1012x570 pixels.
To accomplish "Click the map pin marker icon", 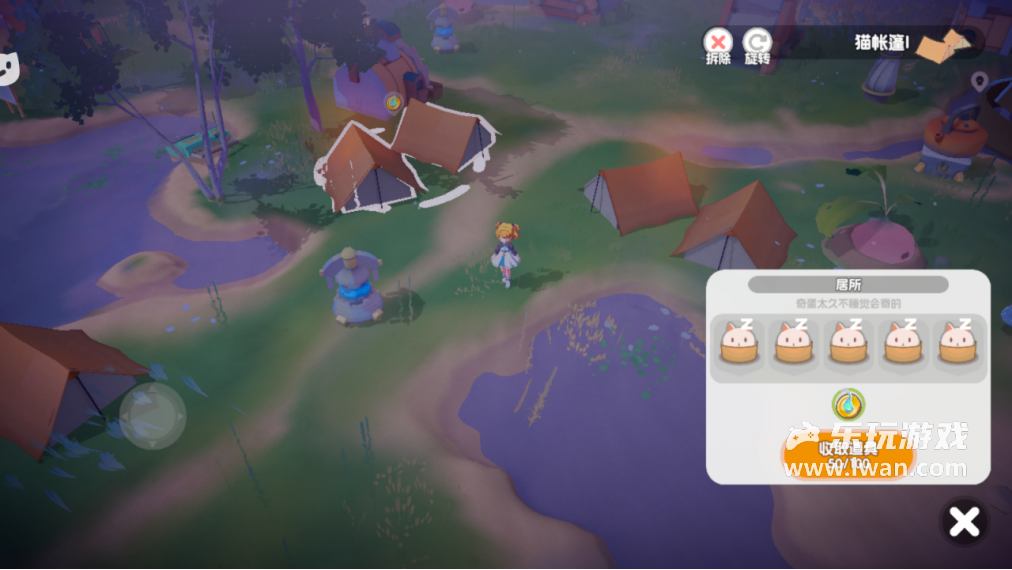I will coord(979,81).
